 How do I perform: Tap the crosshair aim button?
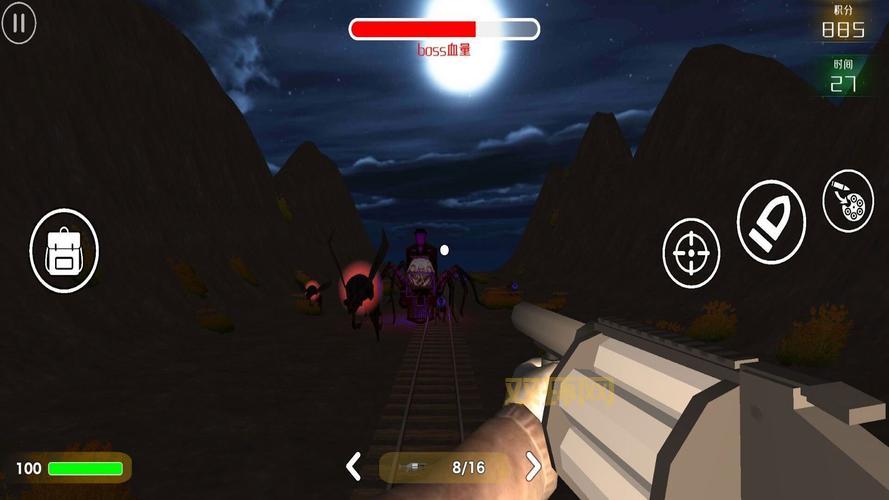tap(691, 252)
